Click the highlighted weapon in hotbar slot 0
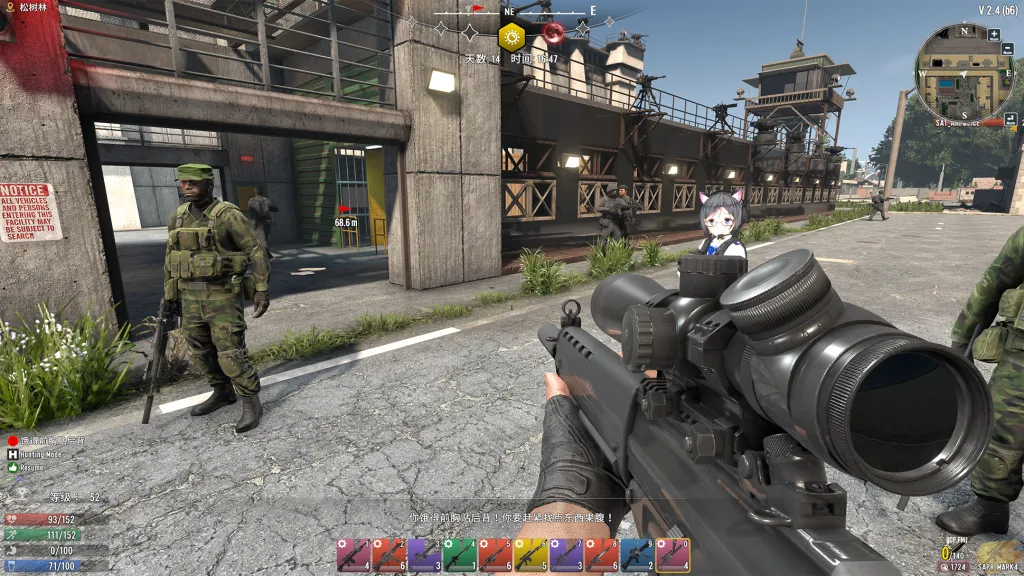 673,555
